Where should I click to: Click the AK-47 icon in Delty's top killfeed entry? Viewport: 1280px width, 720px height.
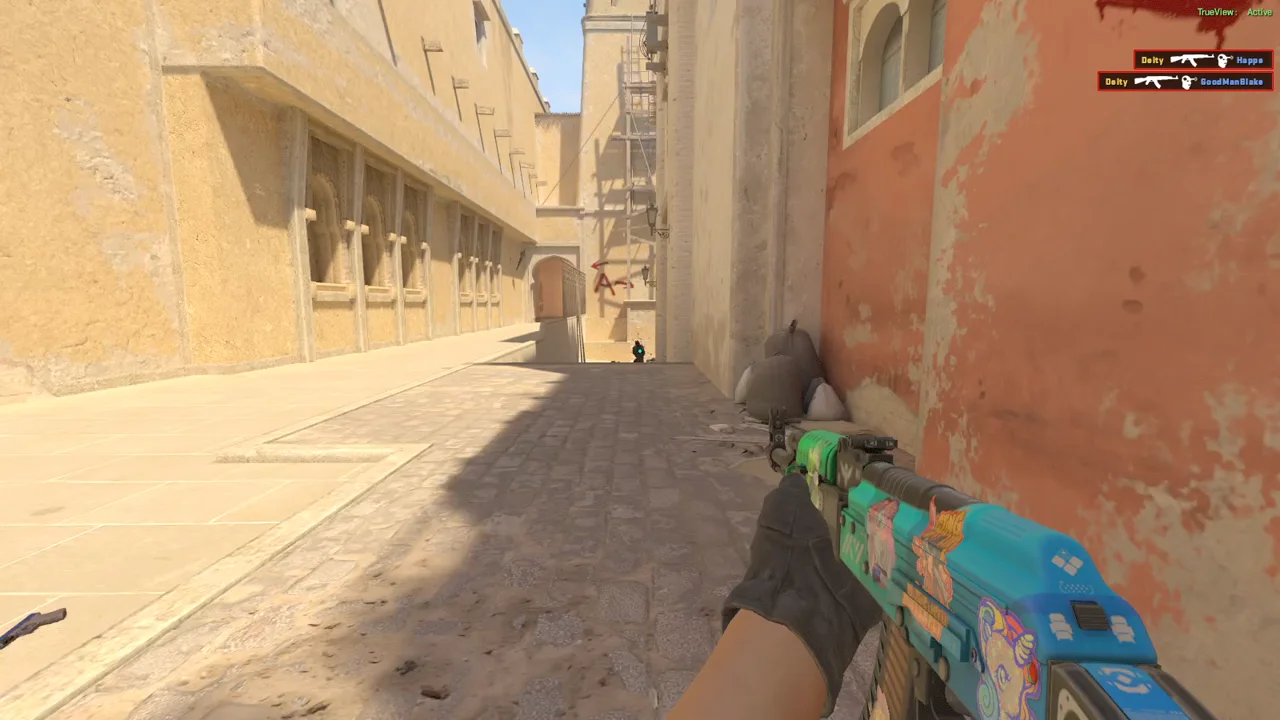pyautogui.click(x=1192, y=60)
